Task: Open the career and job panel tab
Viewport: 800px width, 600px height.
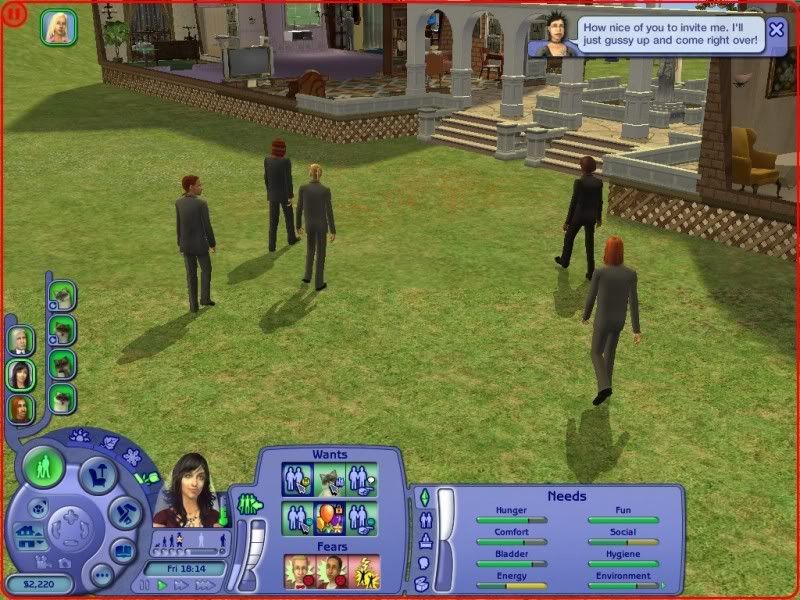Action: tap(423, 540)
